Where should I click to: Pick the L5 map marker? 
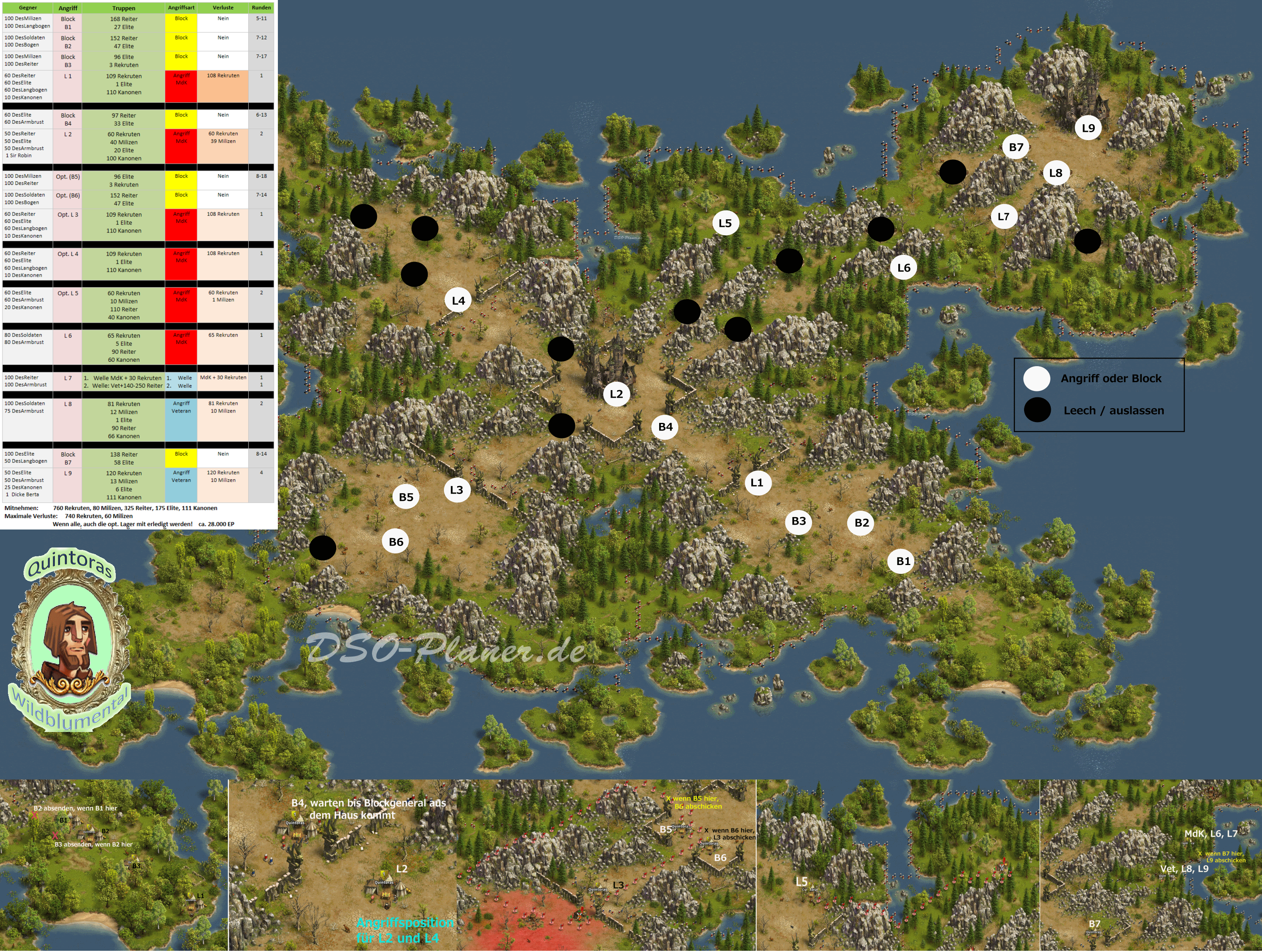(x=725, y=223)
